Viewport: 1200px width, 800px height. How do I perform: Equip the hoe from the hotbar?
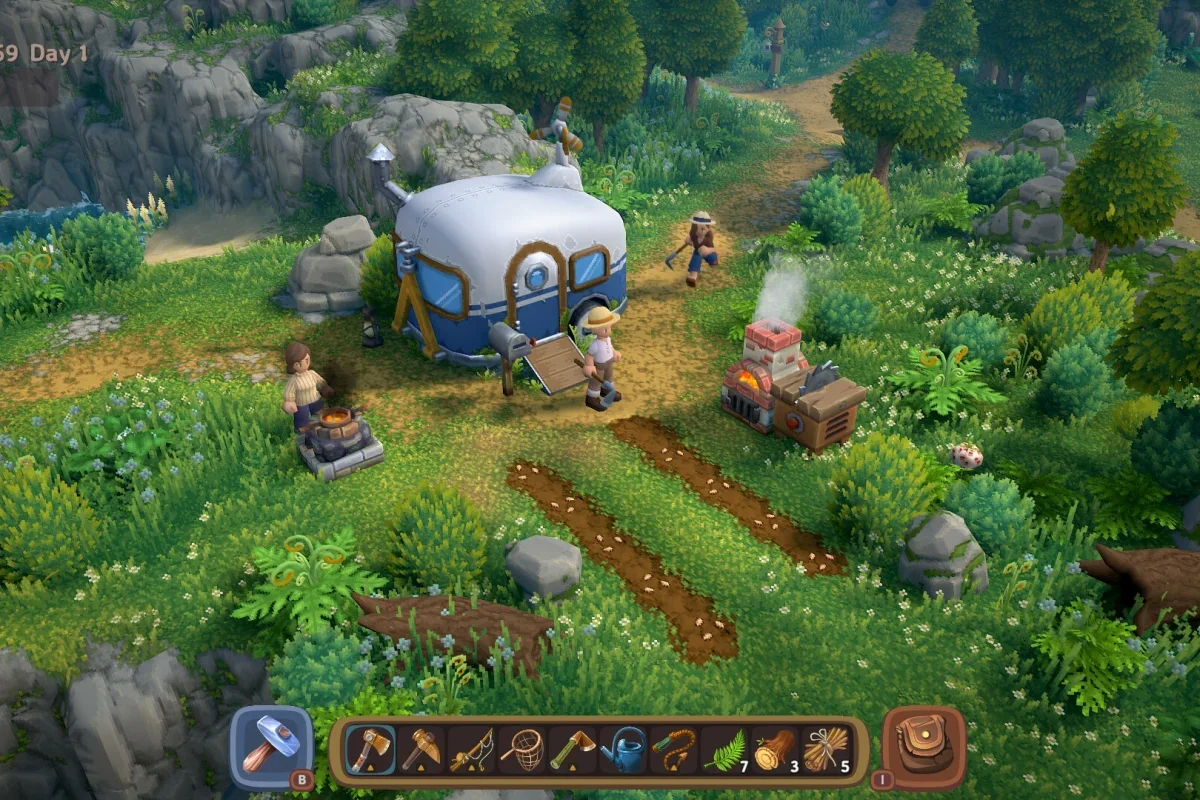coord(573,750)
